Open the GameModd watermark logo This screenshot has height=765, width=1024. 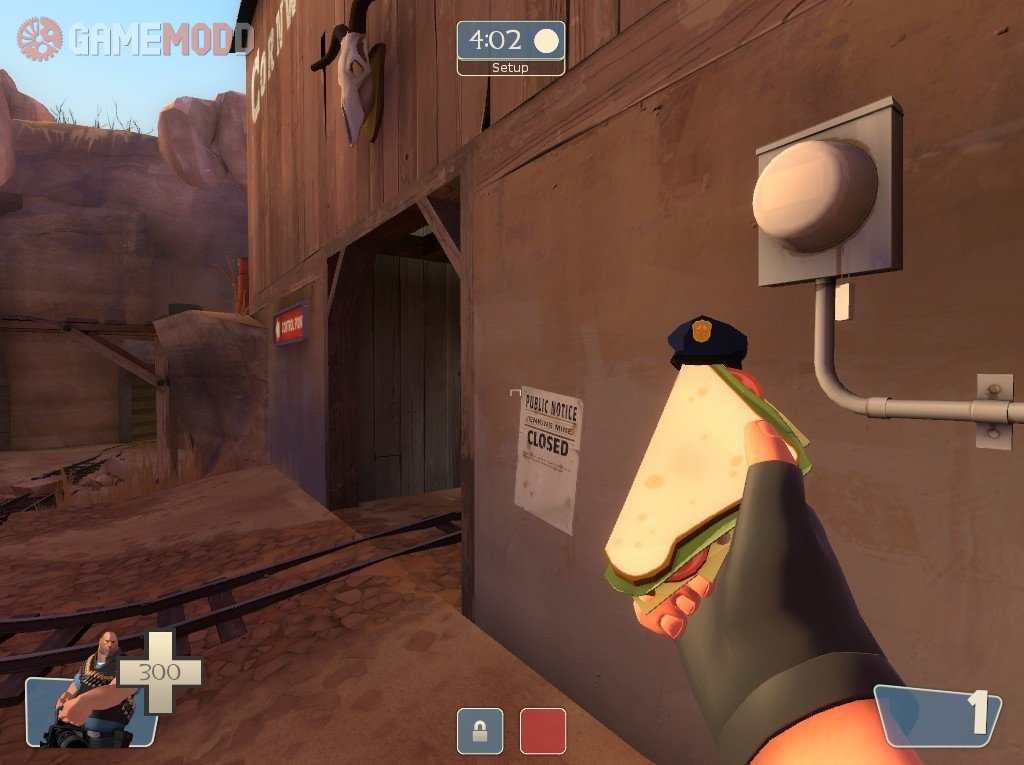134,38
